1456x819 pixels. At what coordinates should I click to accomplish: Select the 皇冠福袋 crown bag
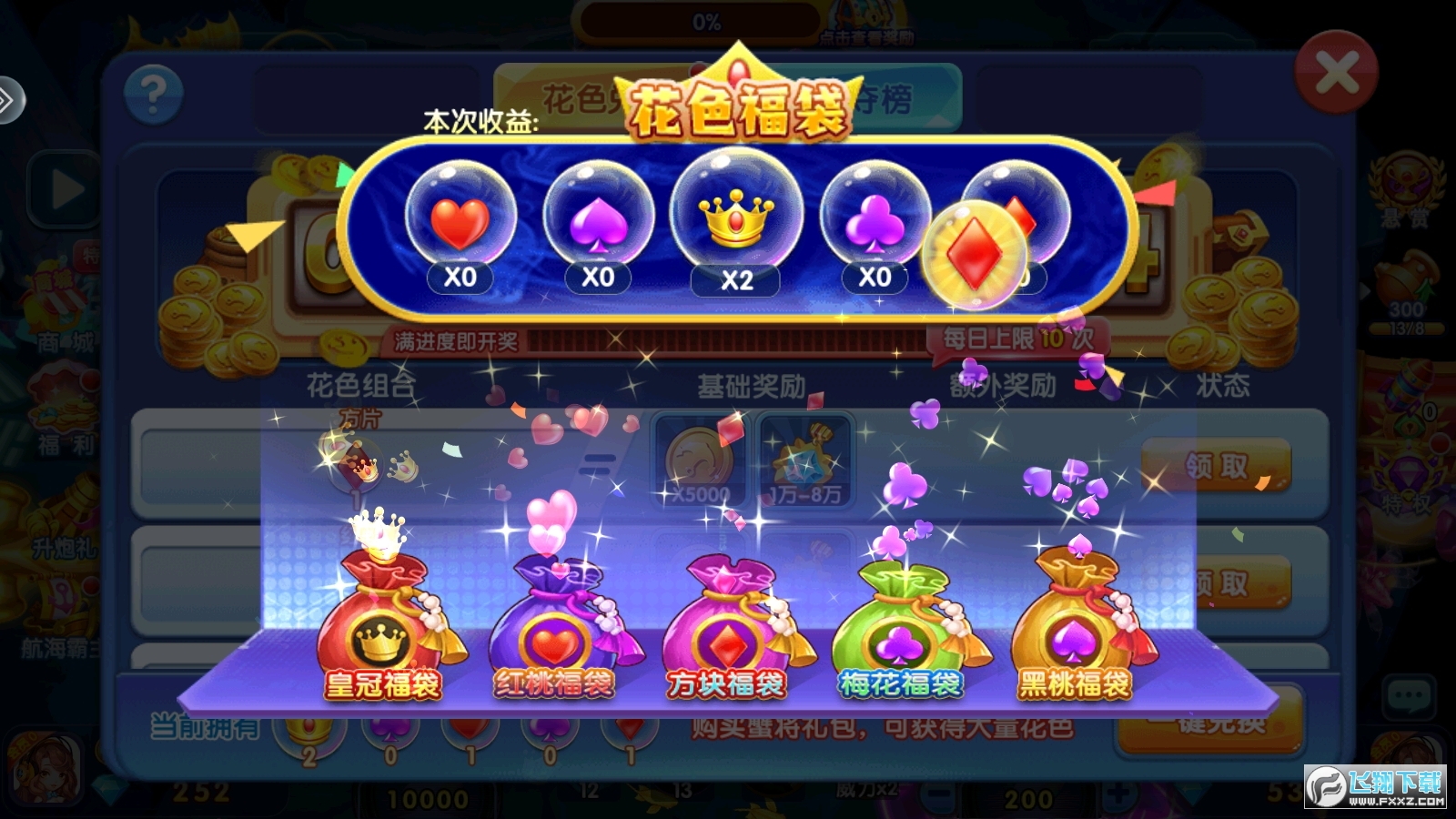pyautogui.click(x=382, y=628)
